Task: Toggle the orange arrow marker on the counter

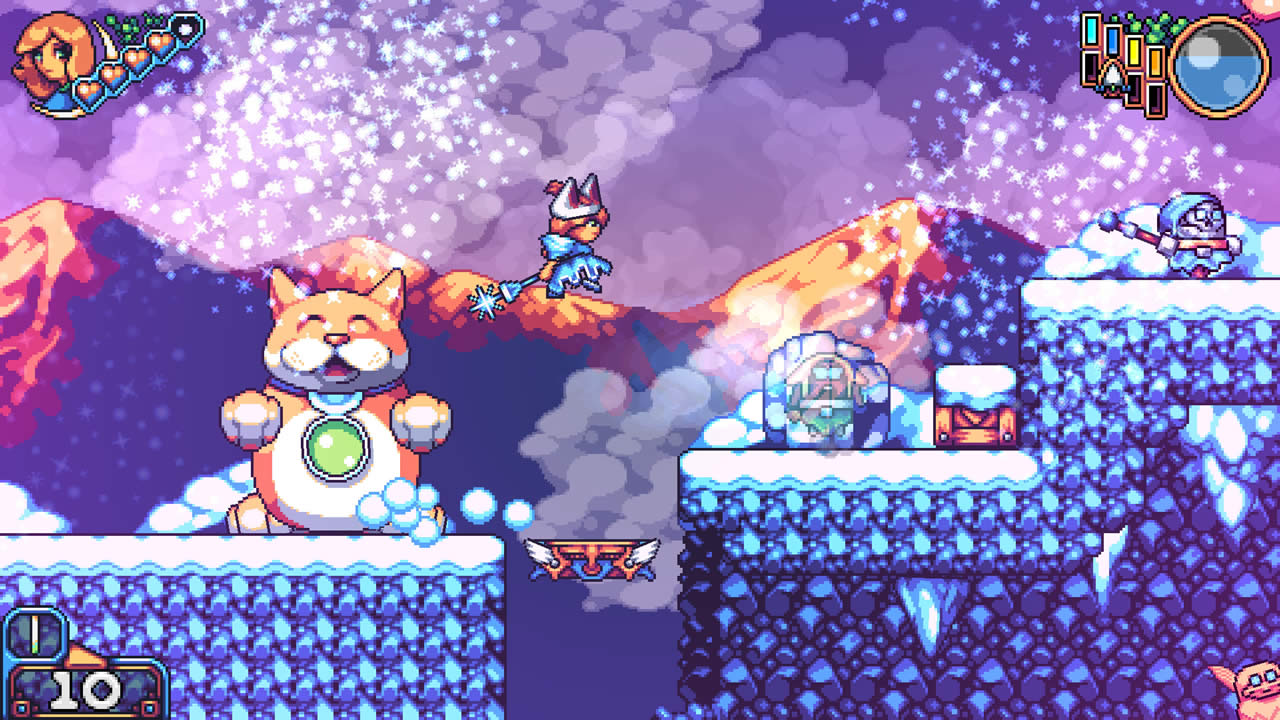Action: click(x=83, y=655)
